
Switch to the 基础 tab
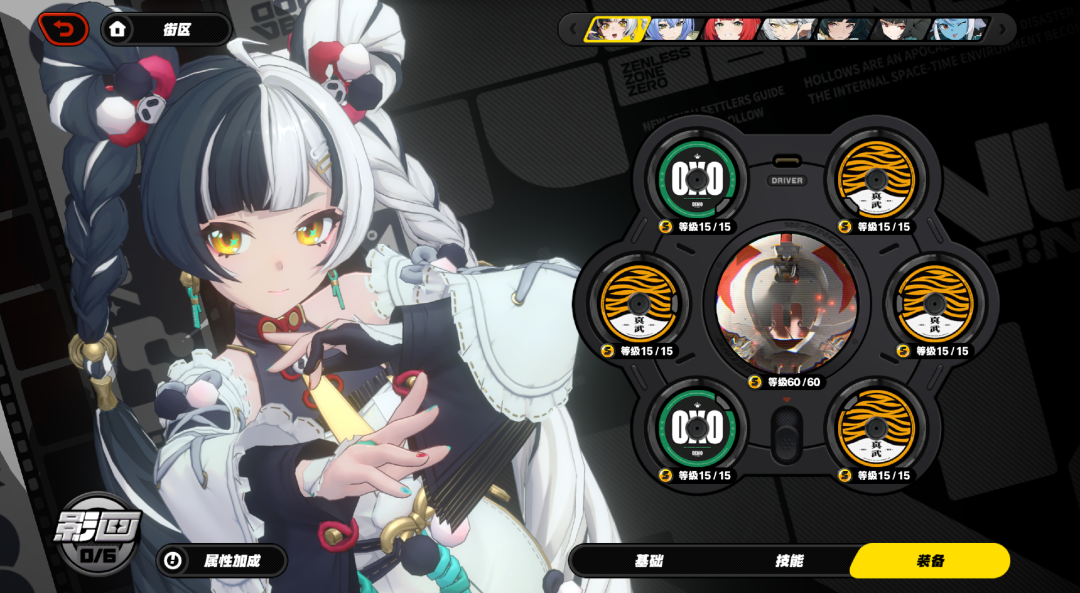(648, 561)
